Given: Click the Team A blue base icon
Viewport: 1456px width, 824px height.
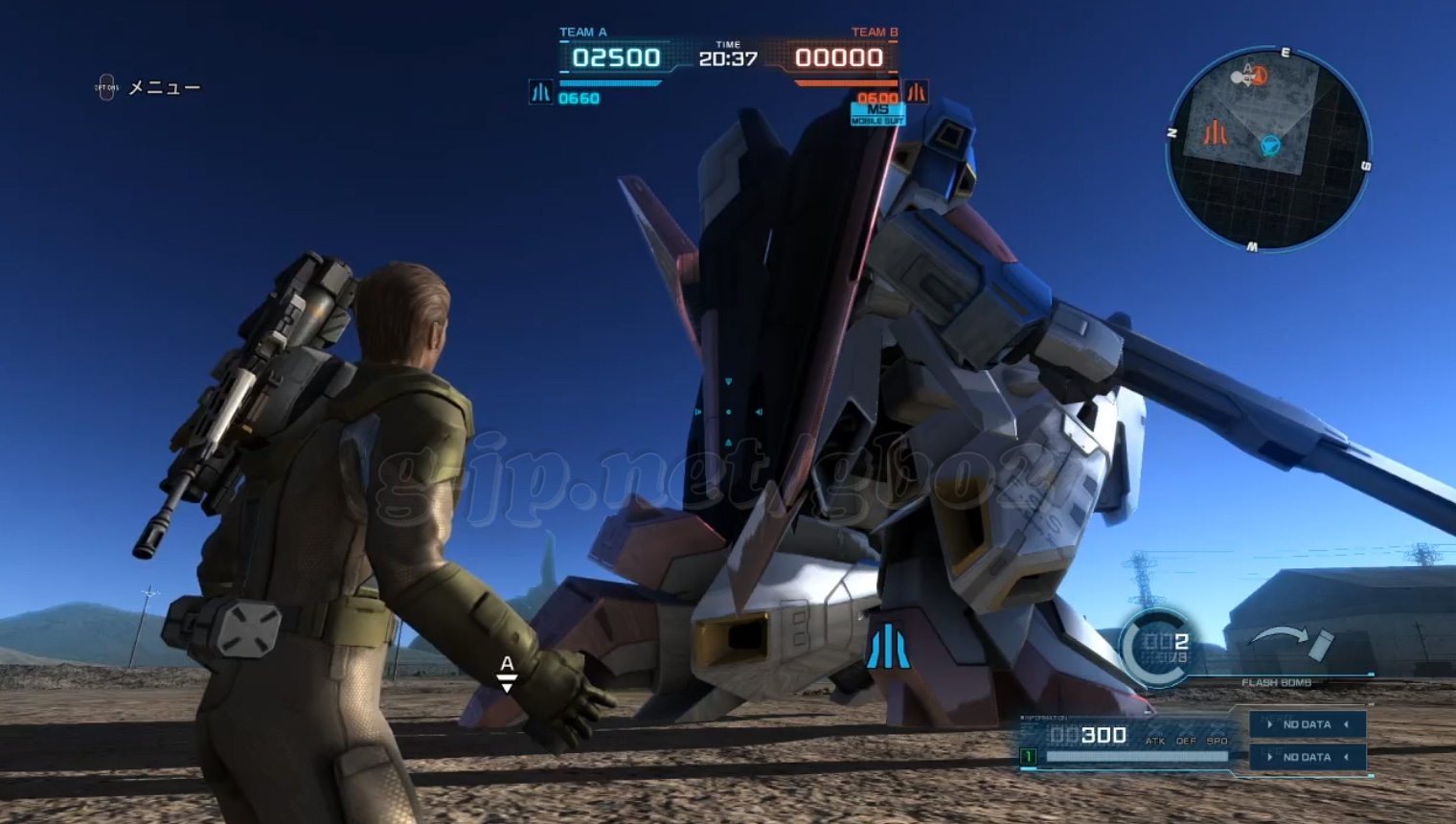Looking at the screenshot, I should click(540, 92).
